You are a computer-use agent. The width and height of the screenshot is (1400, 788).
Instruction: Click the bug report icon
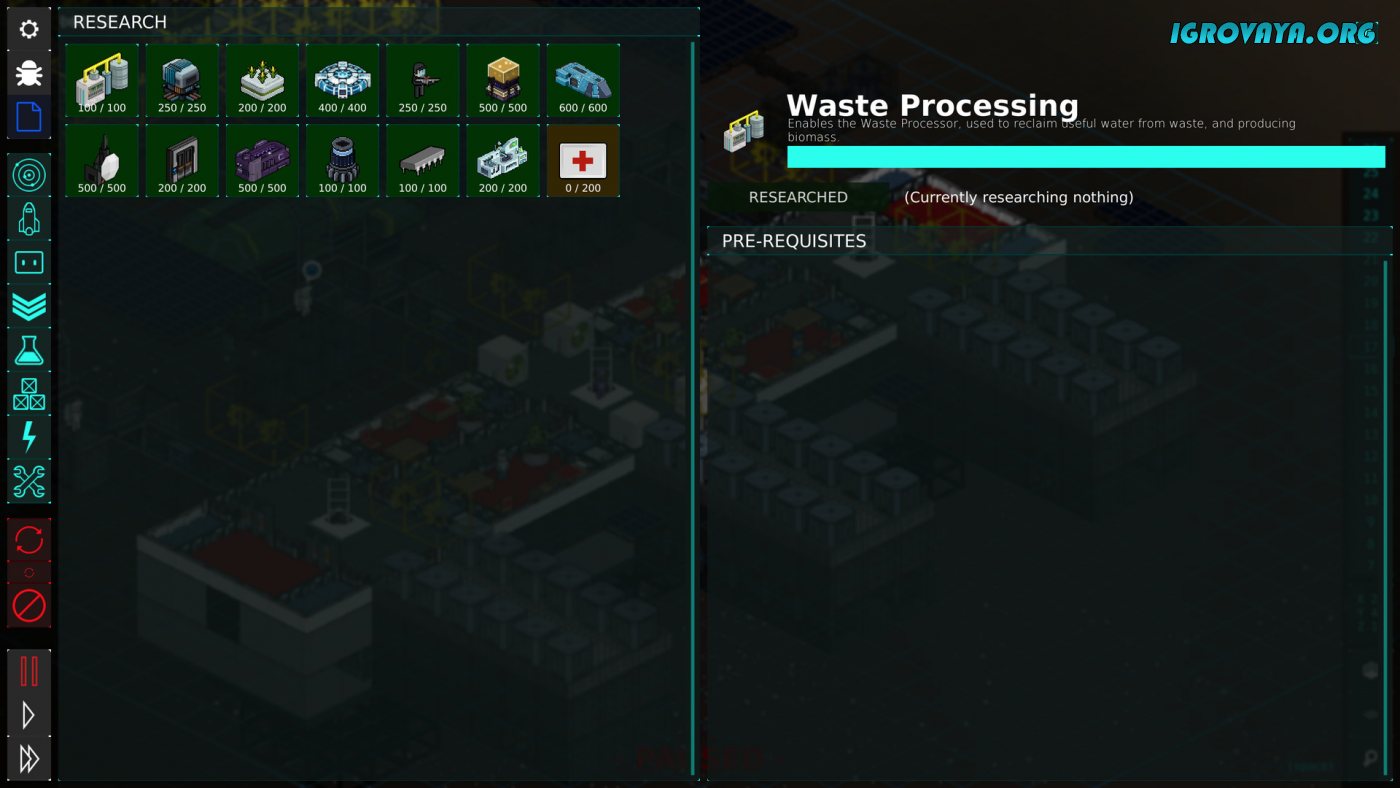pos(29,73)
